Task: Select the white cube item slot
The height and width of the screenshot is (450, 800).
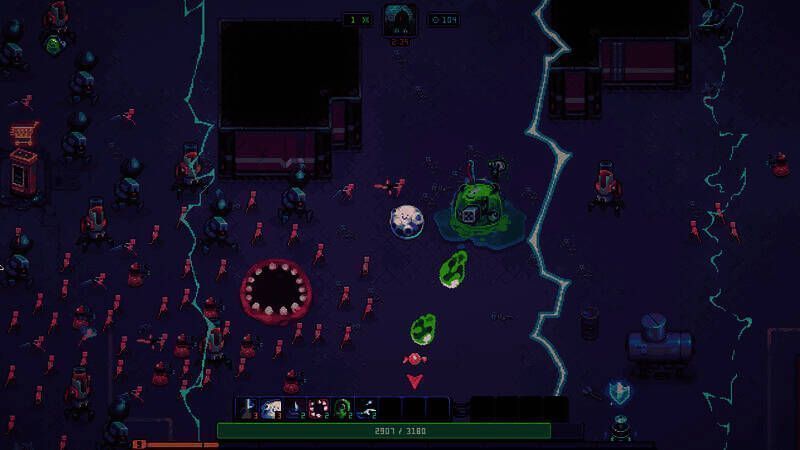Action: click(x=271, y=408)
